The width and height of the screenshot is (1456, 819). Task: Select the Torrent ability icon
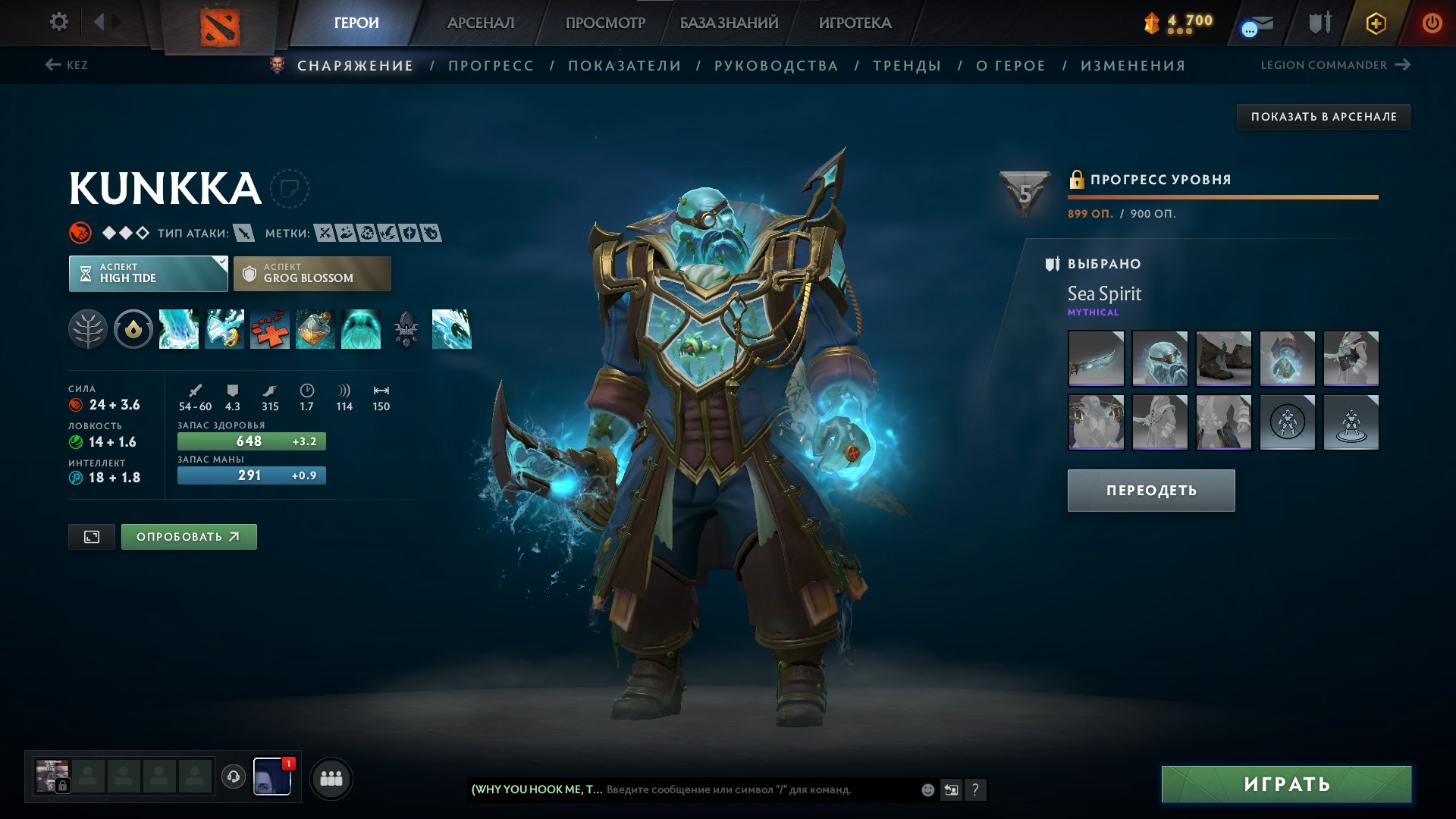[x=179, y=329]
